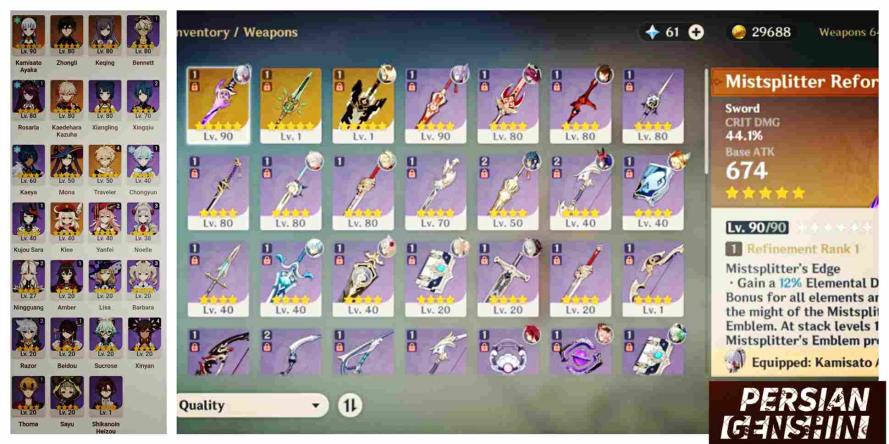889x444 pixels.
Task: Choose Klee's character portrait
Action: (67, 222)
